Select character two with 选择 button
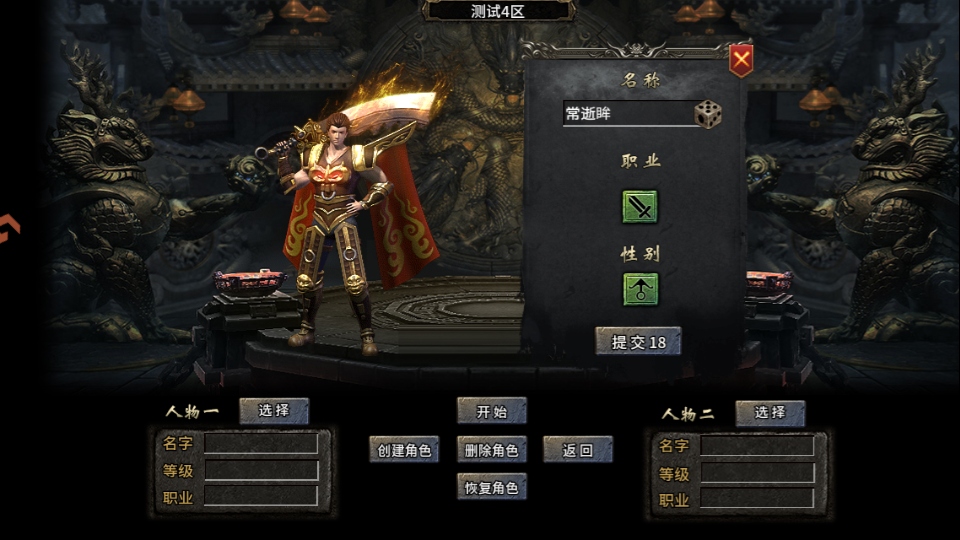Screen dimensions: 960x540 tap(770, 413)
